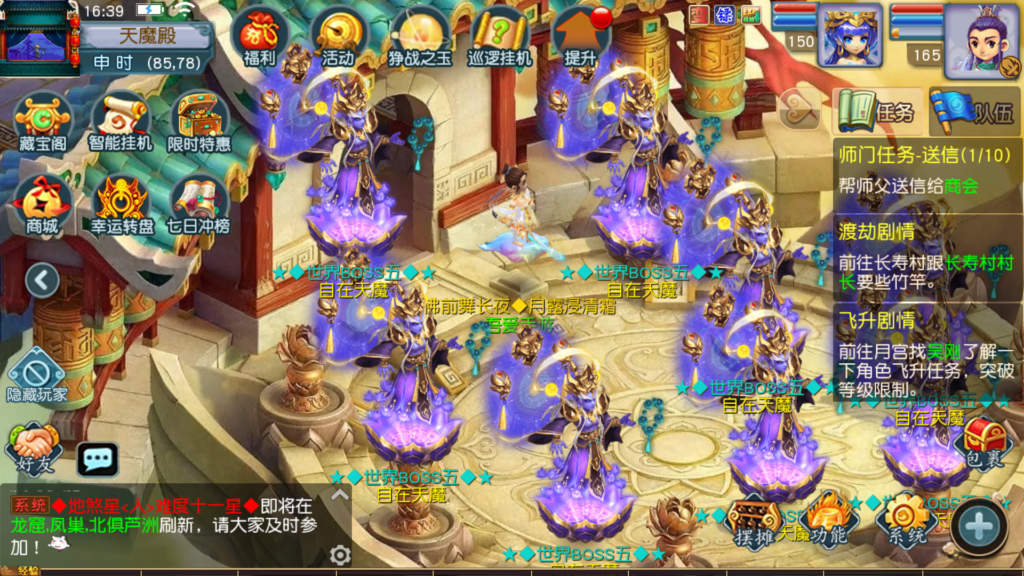Switch to the 任务 quest tab

pos(877,111)
